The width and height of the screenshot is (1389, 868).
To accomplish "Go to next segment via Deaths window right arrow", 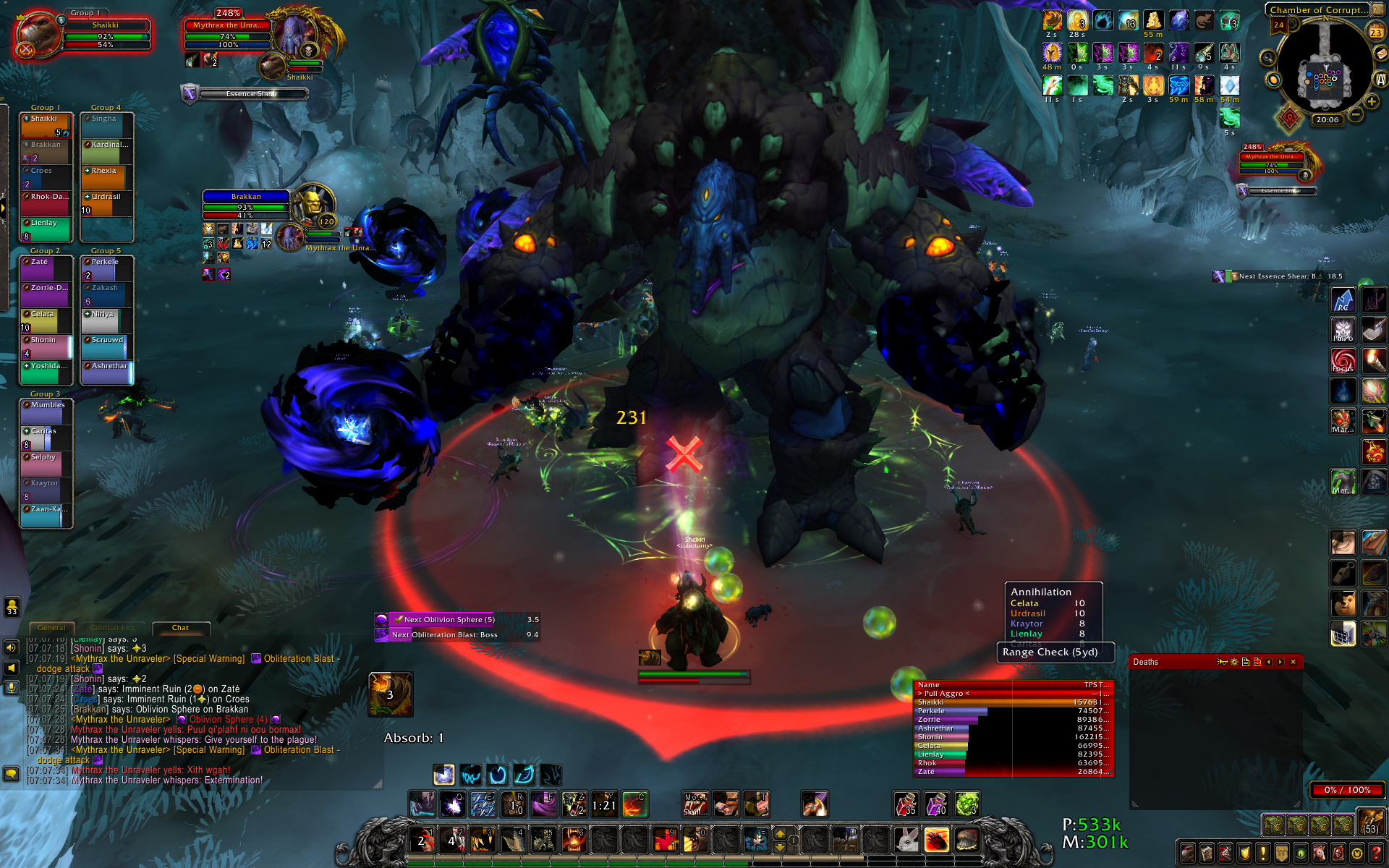I will (1280, 662).
